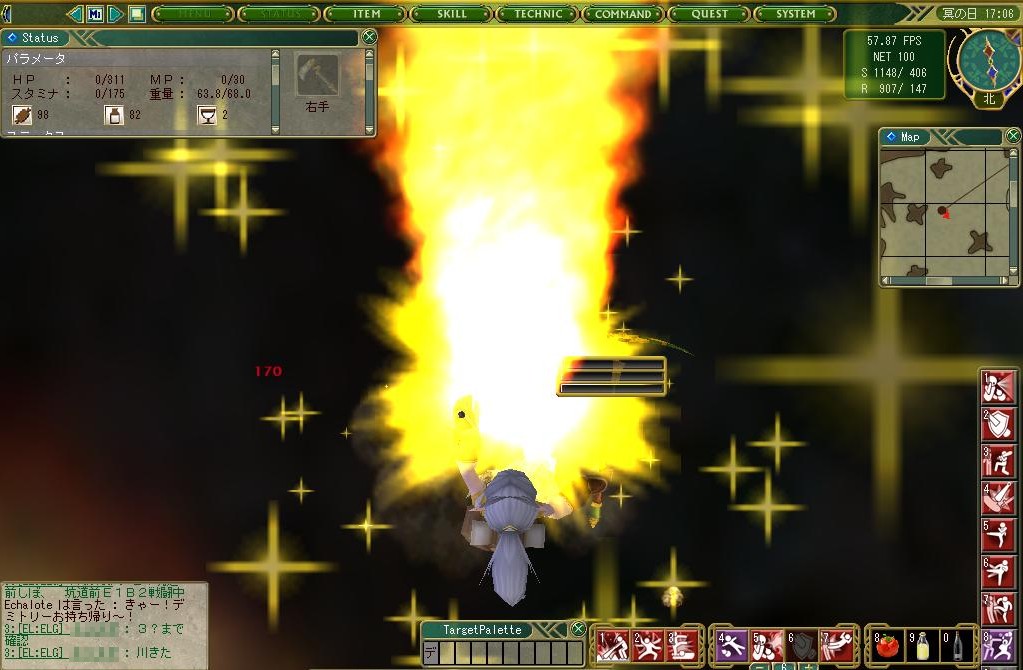Screen dimensions: 1023x670
Task: Activate the shield skill in vertical bar
Action: pos(999,426)
